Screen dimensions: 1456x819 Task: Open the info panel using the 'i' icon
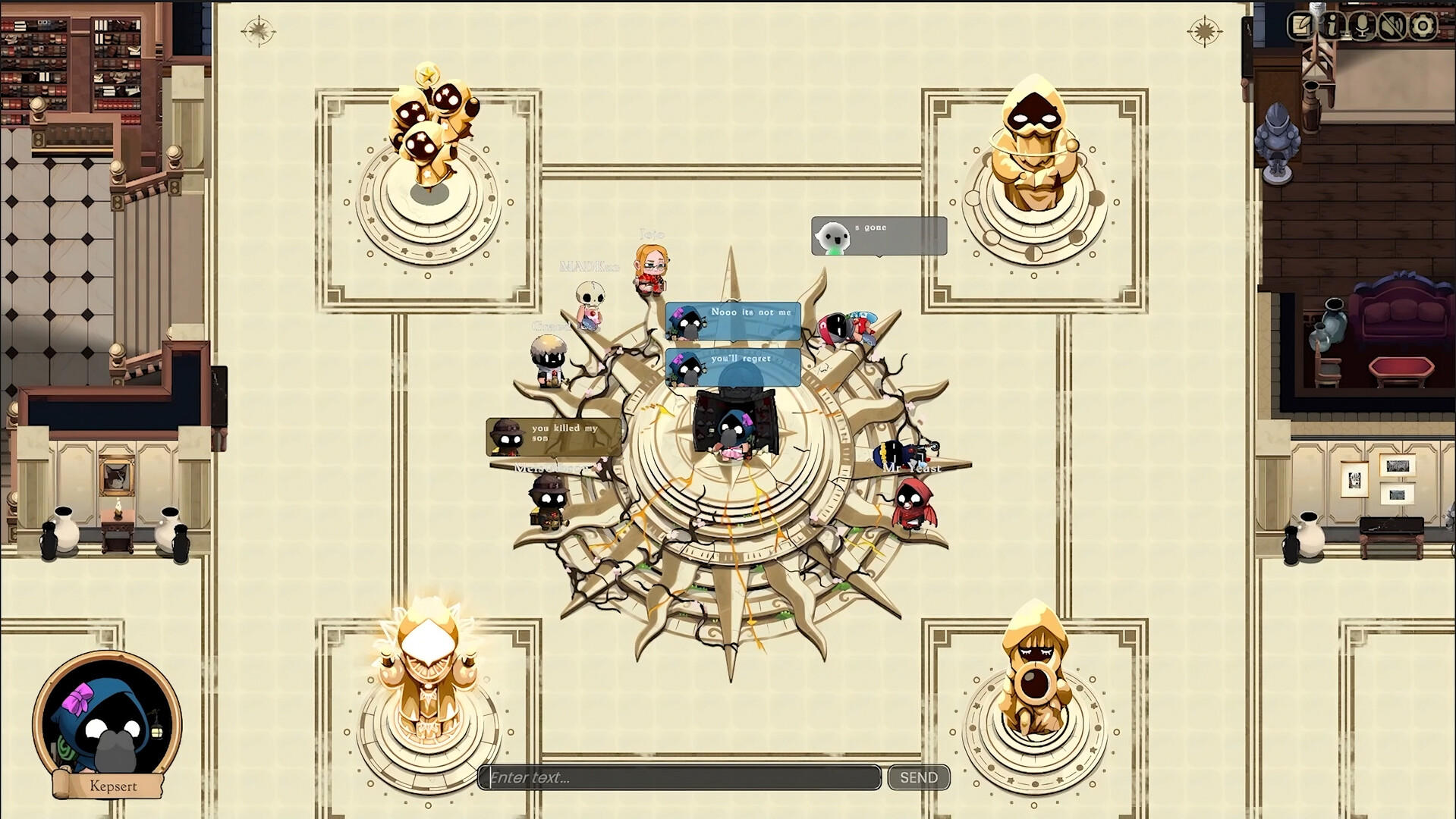[1332, 25]
